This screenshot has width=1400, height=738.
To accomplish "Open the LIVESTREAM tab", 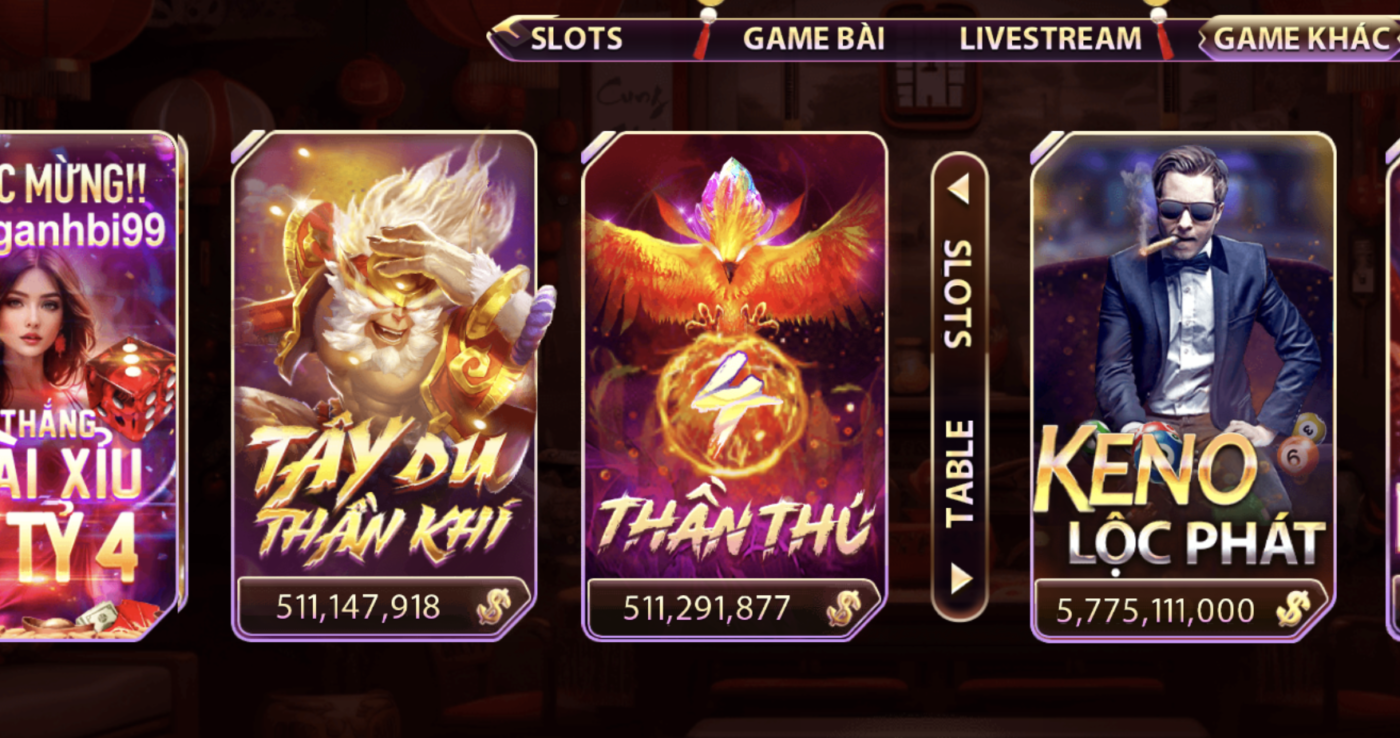I will pyautogui.click(x=1048, y=38).
